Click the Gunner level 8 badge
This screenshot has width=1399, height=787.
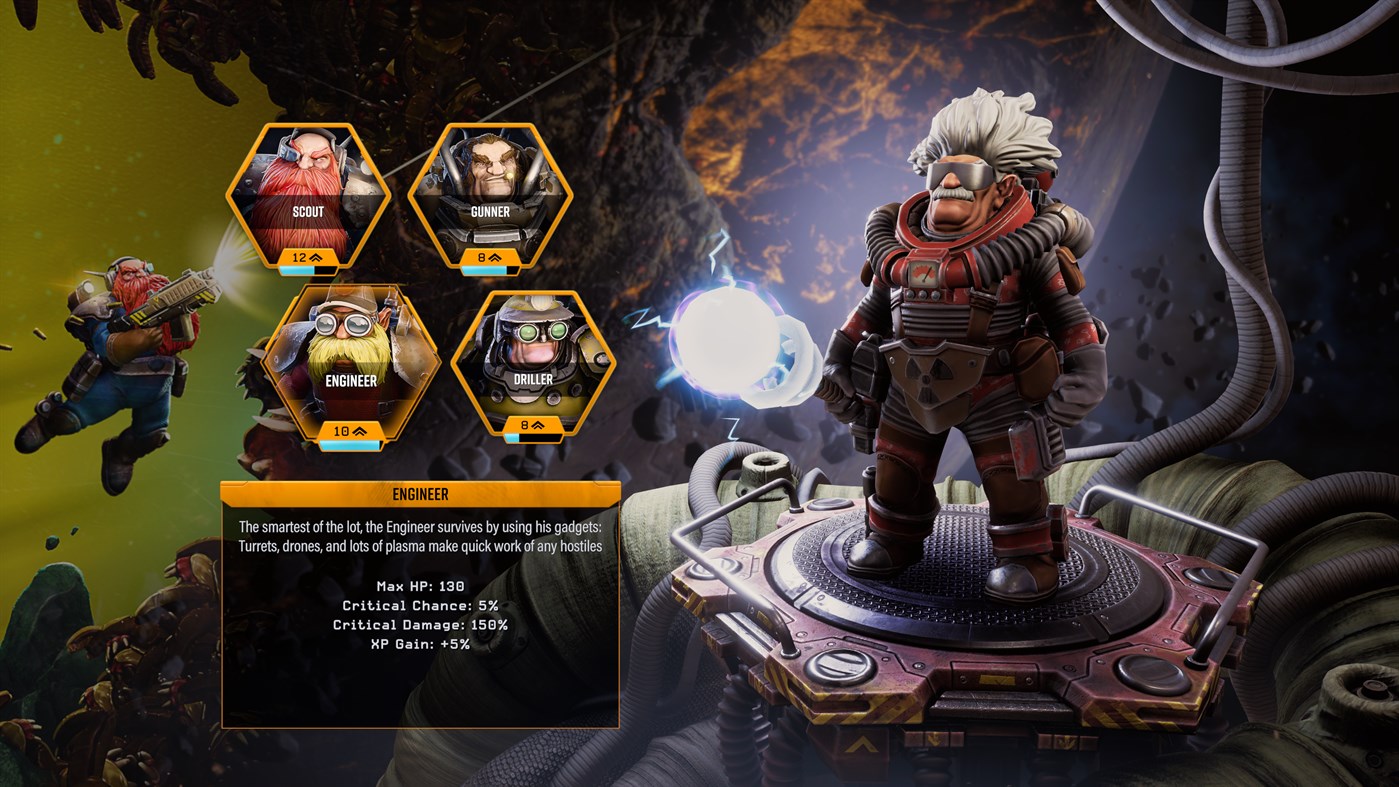[486, 256]
